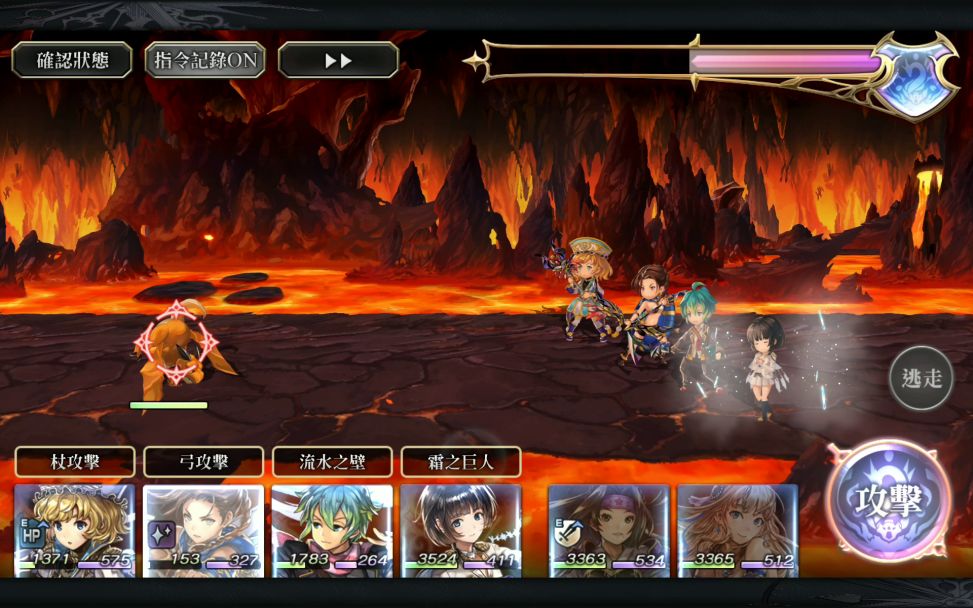Screen dimensions: 973x608
Task: Select the 弓攻擊 bow attack command
Action: pyautogui.click(x=203, y=462)
